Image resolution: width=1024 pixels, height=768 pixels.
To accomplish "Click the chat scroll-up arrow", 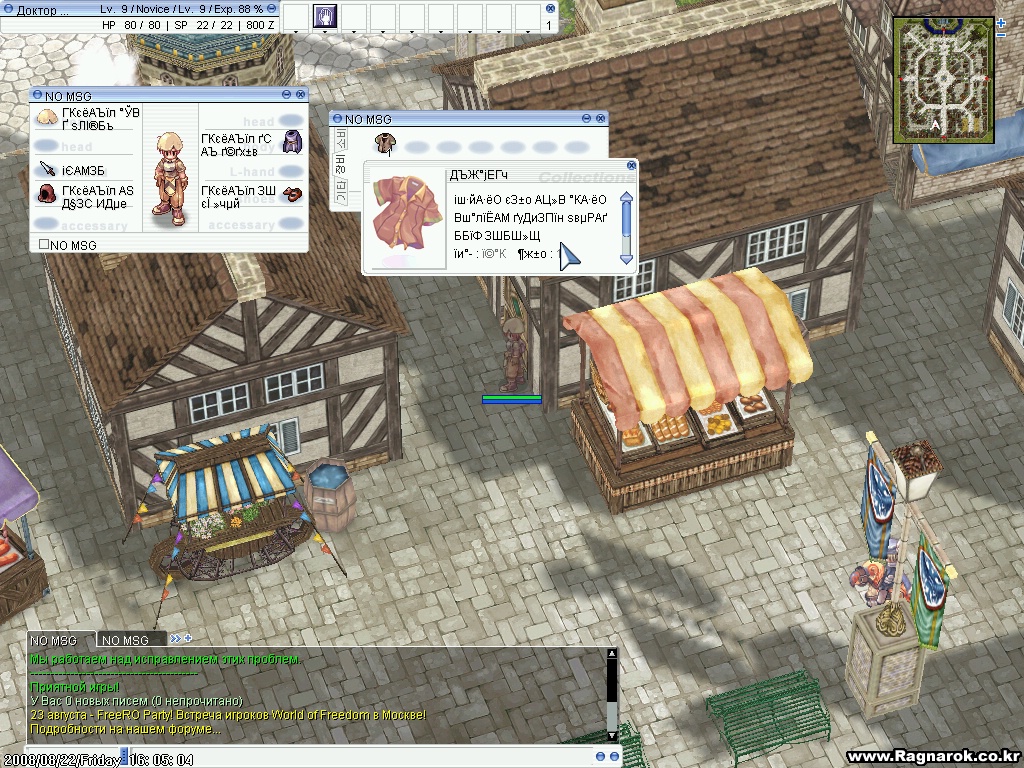I will coord(612,655).
